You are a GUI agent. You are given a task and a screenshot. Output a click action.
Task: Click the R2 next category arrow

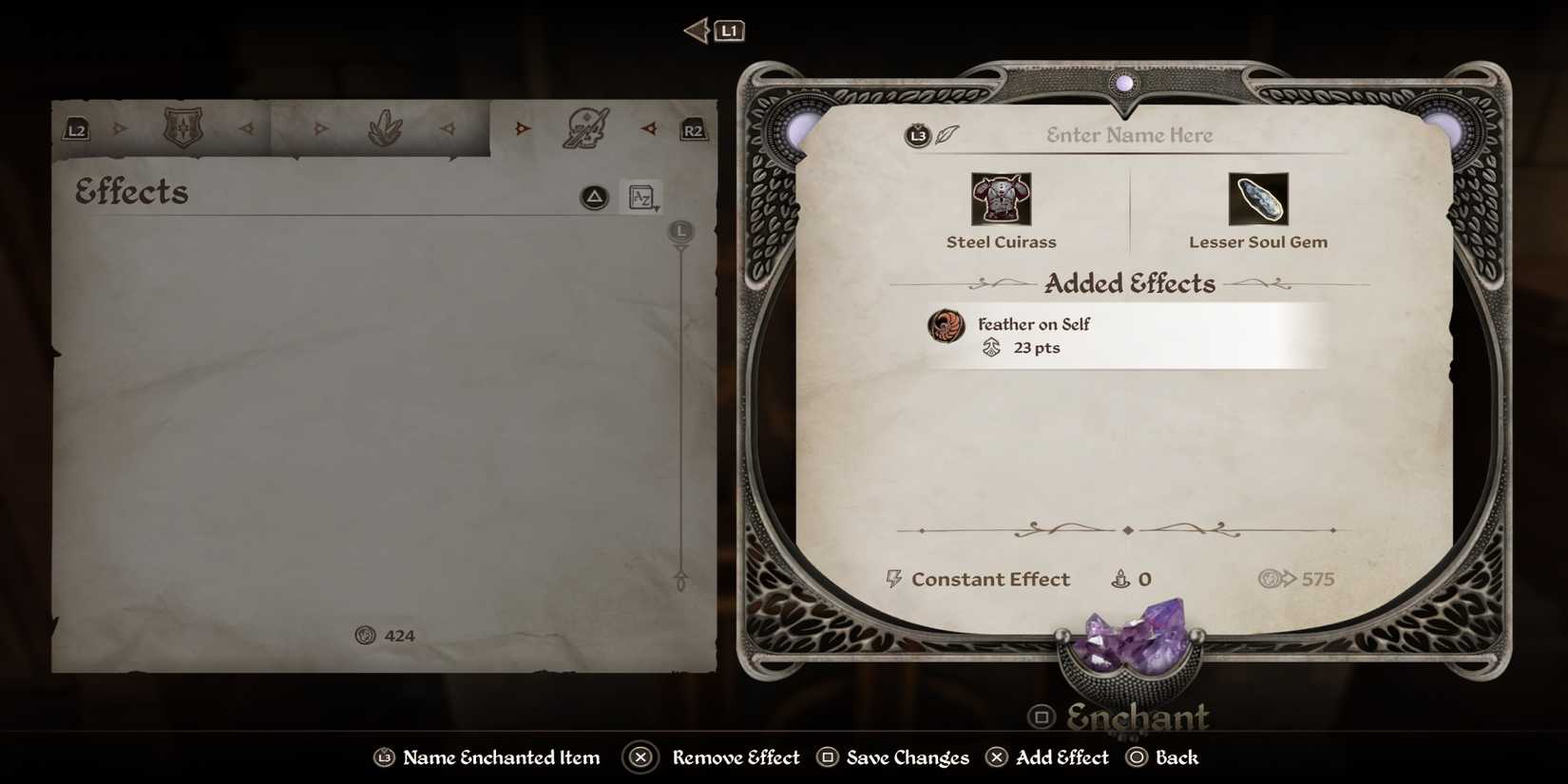point(694,129)
